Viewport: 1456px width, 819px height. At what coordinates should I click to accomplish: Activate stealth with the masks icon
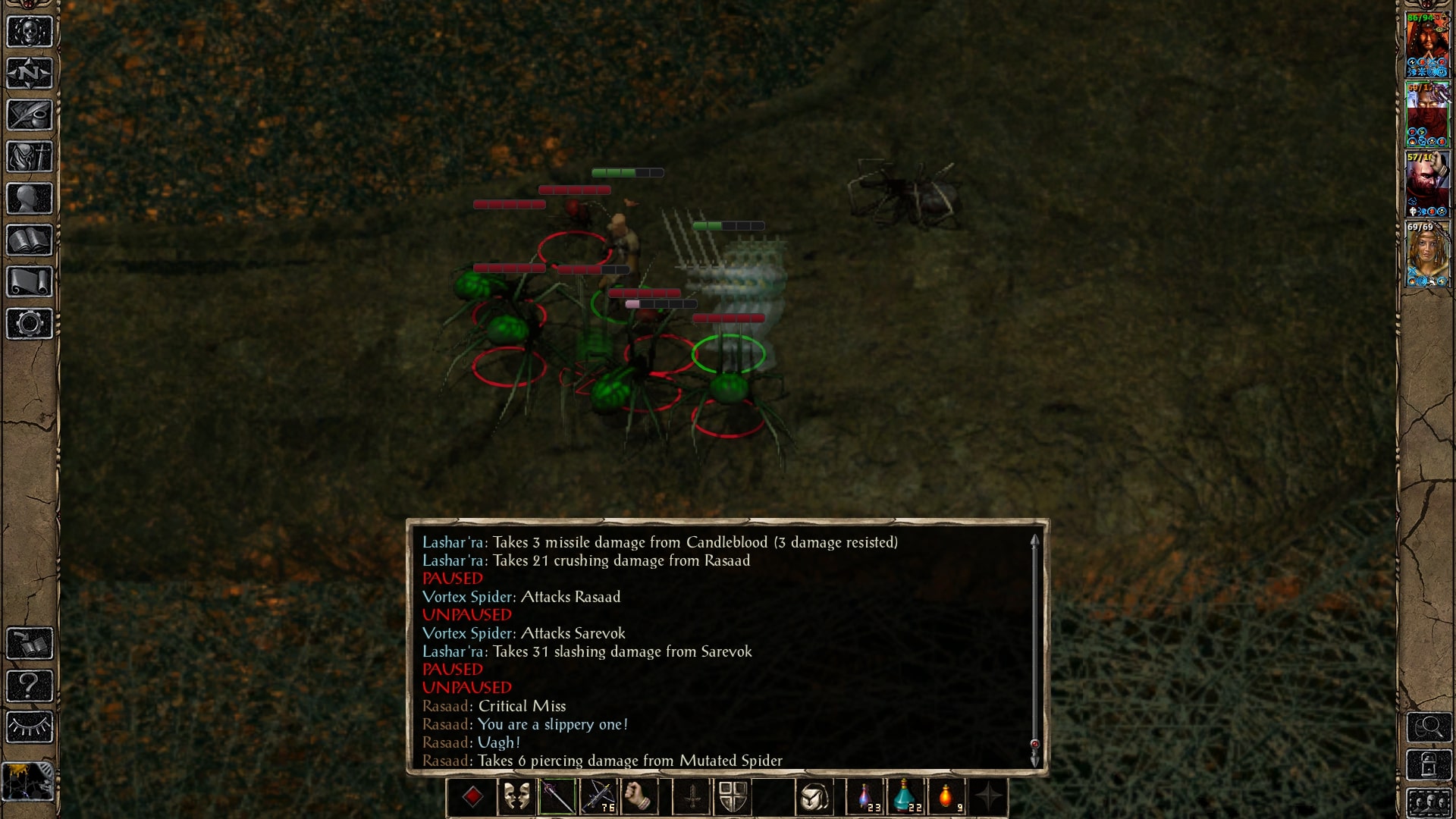pyautogui.click(x=517, y=795)
